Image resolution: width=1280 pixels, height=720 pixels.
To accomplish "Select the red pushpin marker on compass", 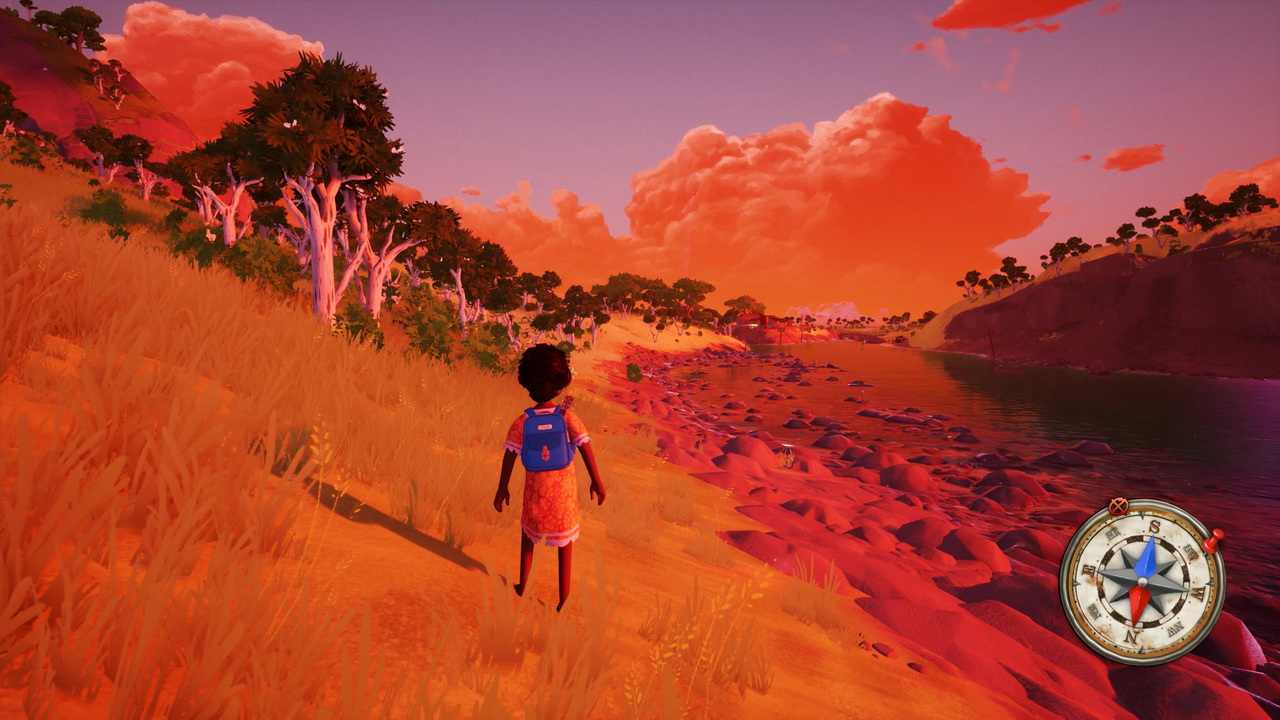I will click(x=1213, y=542).
